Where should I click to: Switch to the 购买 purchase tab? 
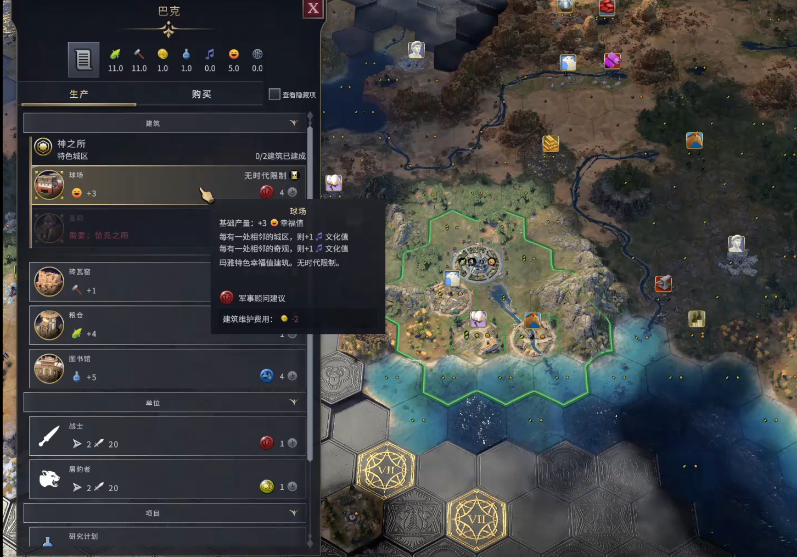pyautogui.click(x=201, y=95)
